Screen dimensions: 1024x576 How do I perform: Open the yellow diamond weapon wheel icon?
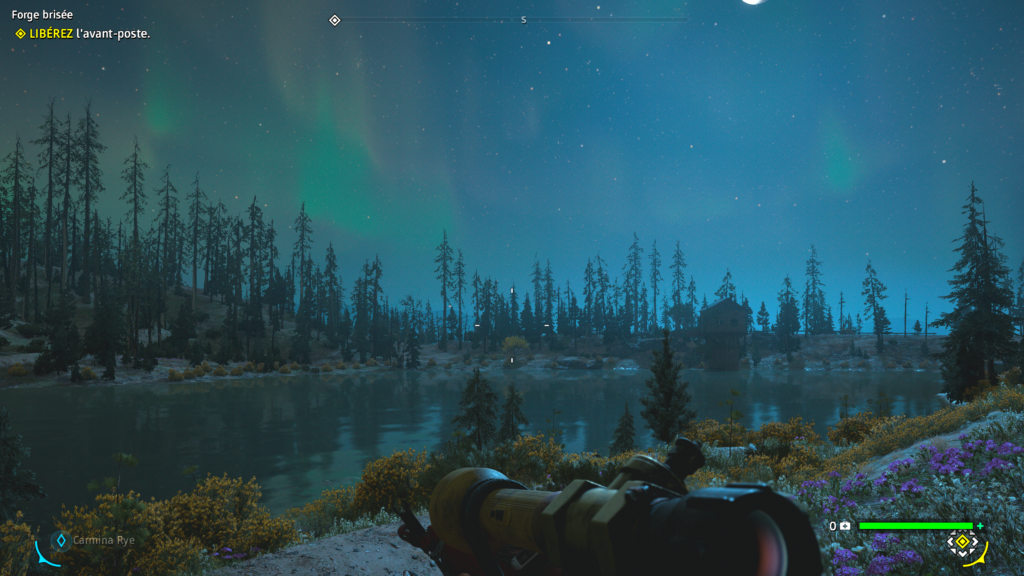[962, 542]
